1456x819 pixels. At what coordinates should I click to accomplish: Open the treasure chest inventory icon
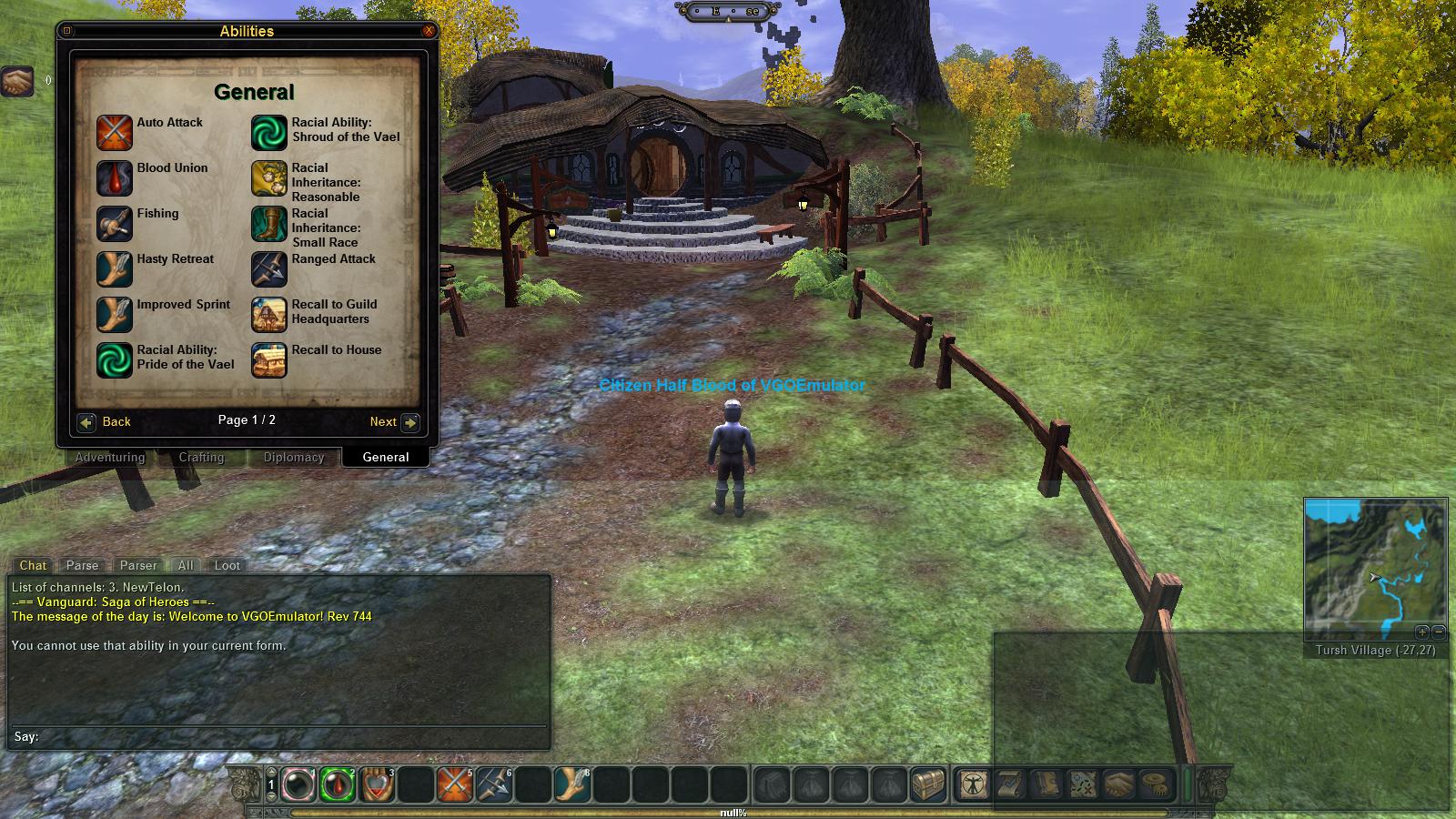tap(928, 784)
